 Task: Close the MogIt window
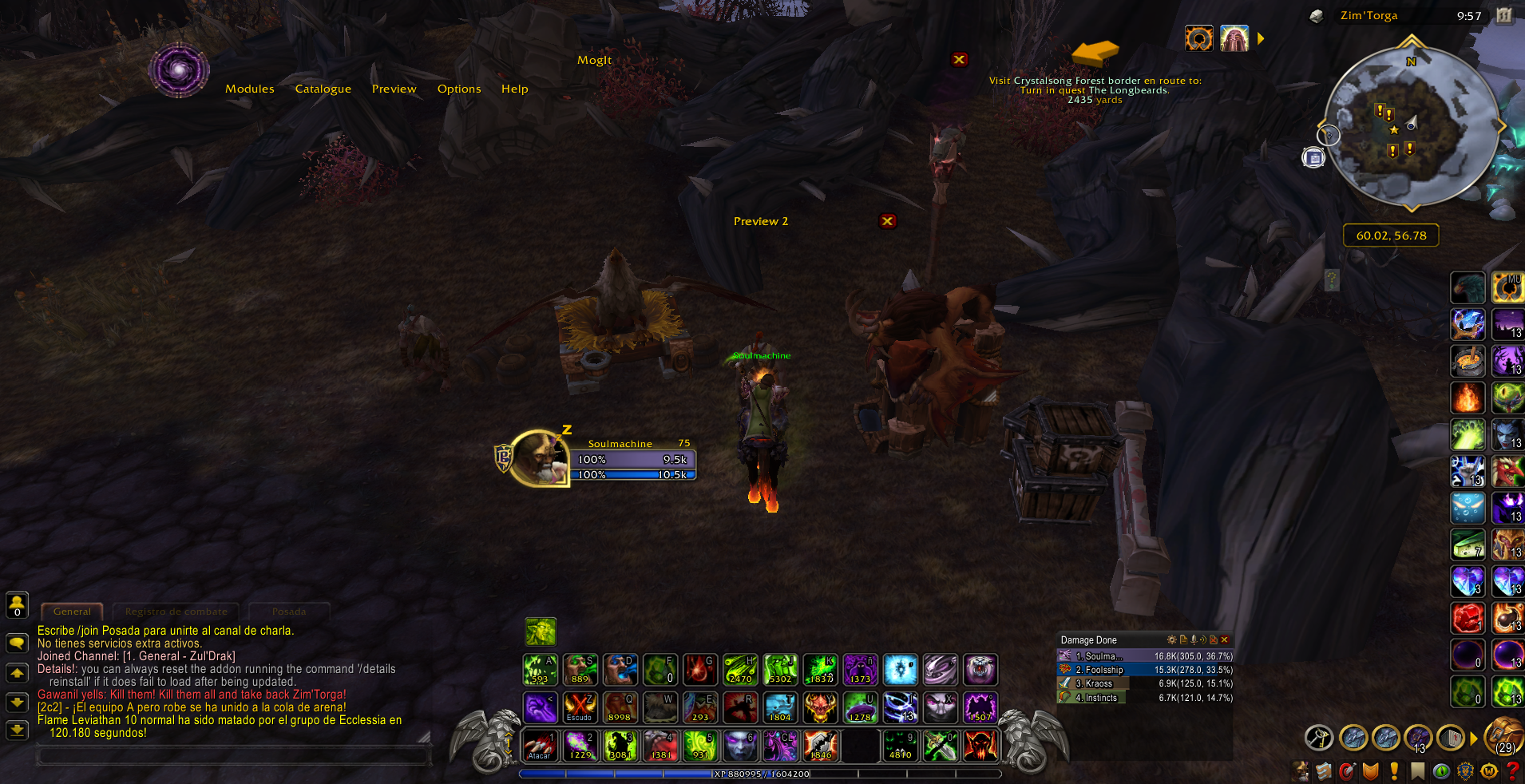pyautogui.click(x=959, y=59)
